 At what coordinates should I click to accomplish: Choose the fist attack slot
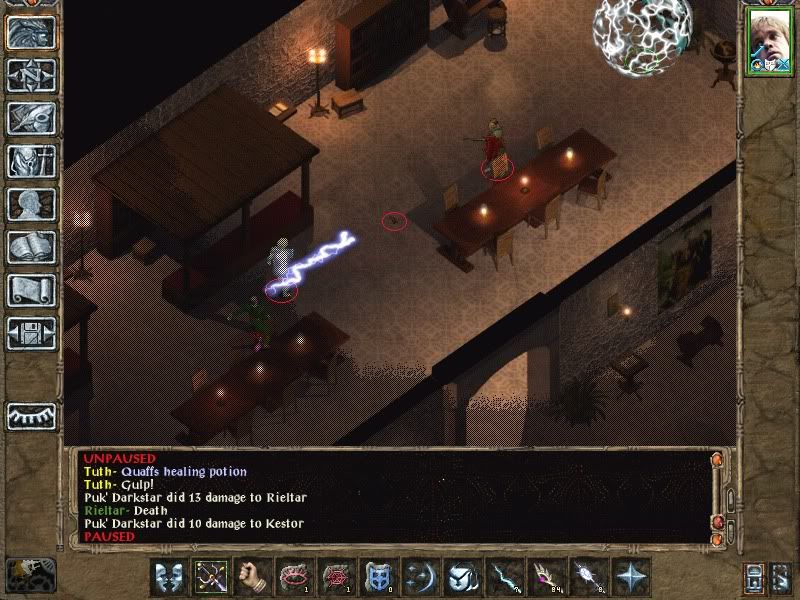pos(254,577)
